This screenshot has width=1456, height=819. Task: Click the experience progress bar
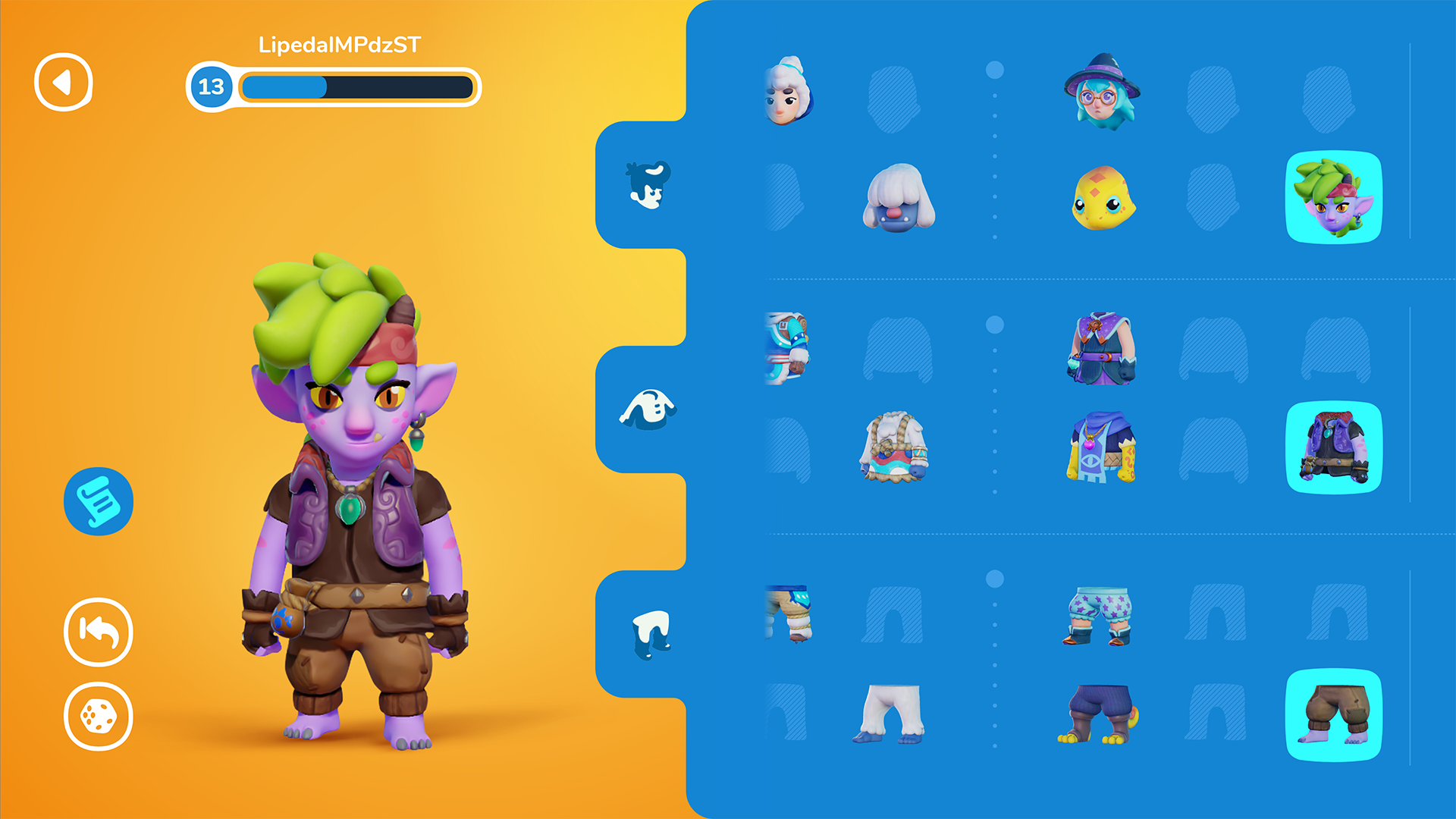[x=356, y=89]
